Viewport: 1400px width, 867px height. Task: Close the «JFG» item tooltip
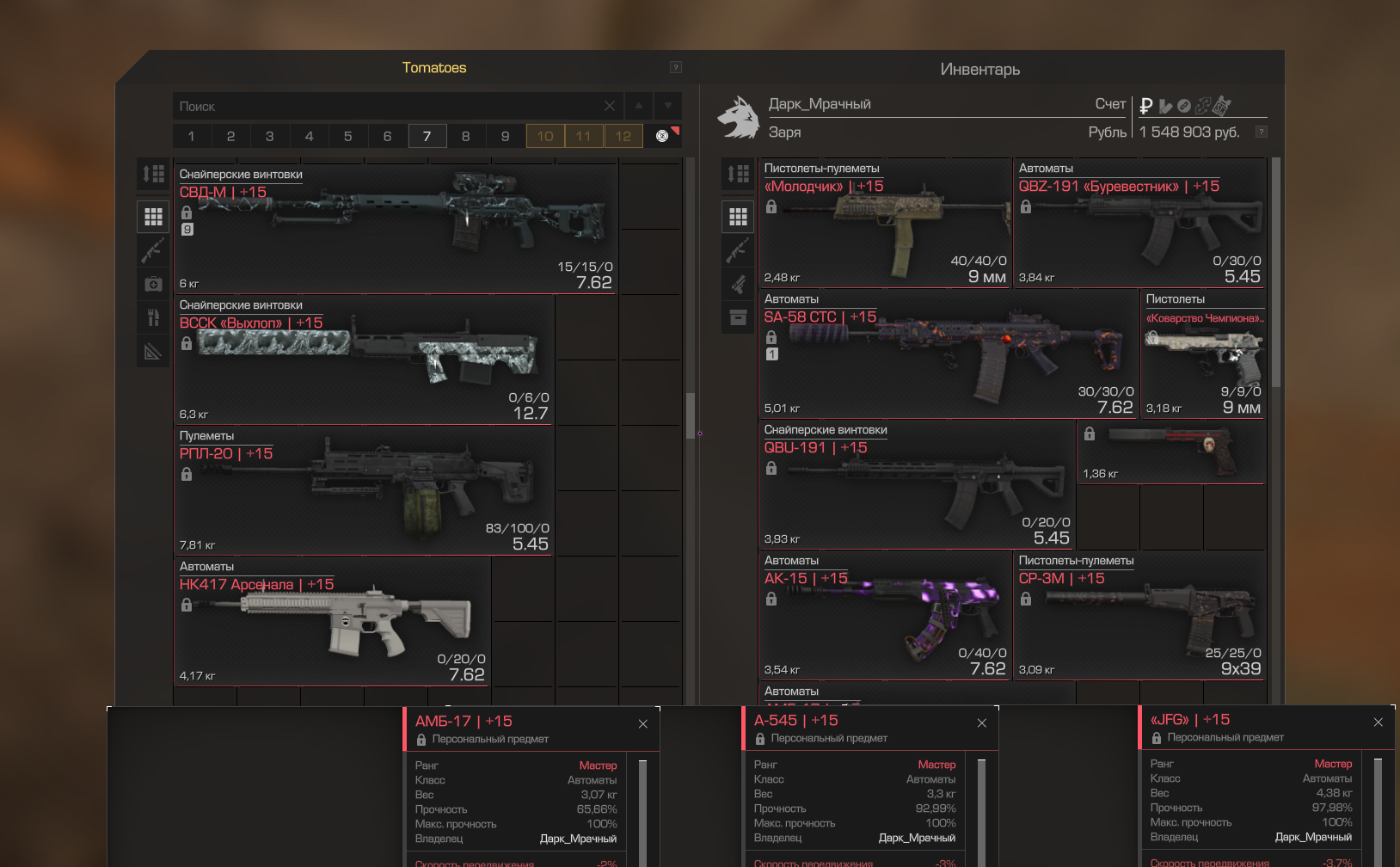[x=1379, y=722]
